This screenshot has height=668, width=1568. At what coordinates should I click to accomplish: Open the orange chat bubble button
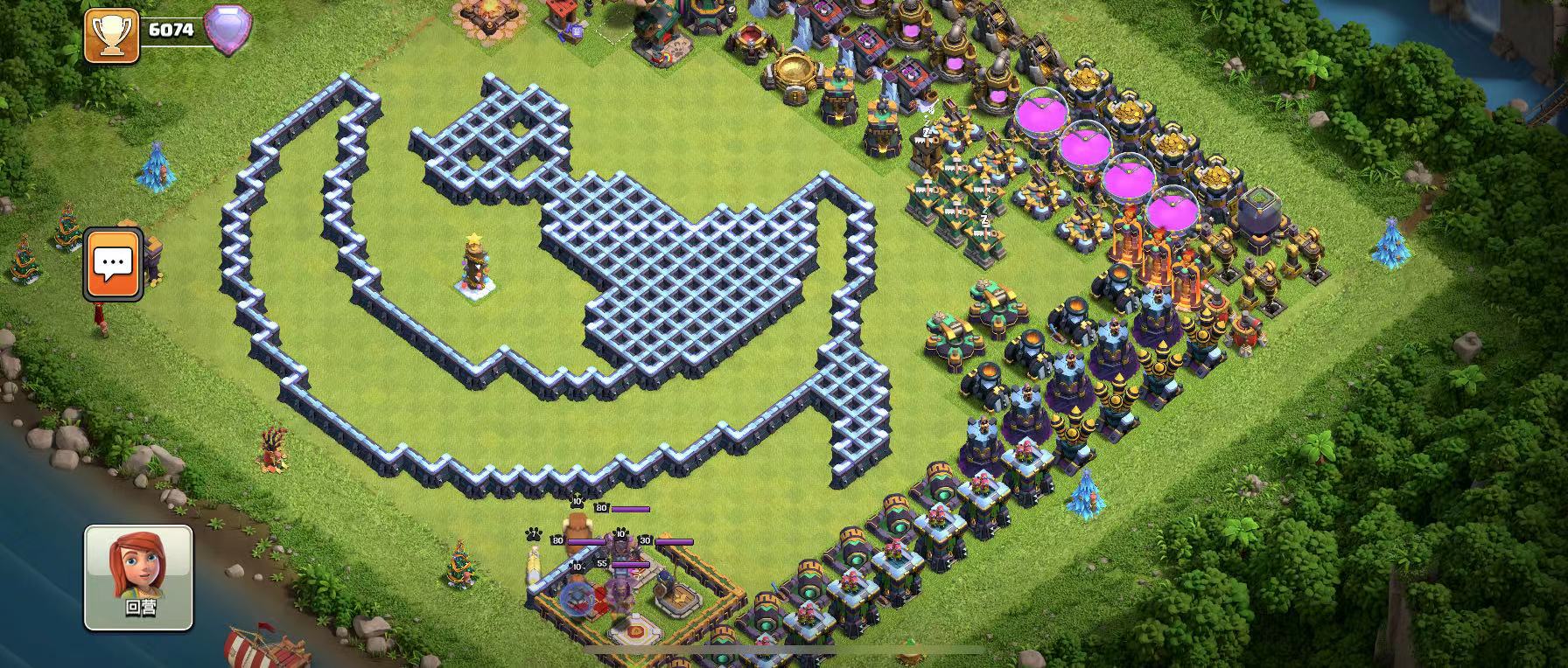click(113, 263)
